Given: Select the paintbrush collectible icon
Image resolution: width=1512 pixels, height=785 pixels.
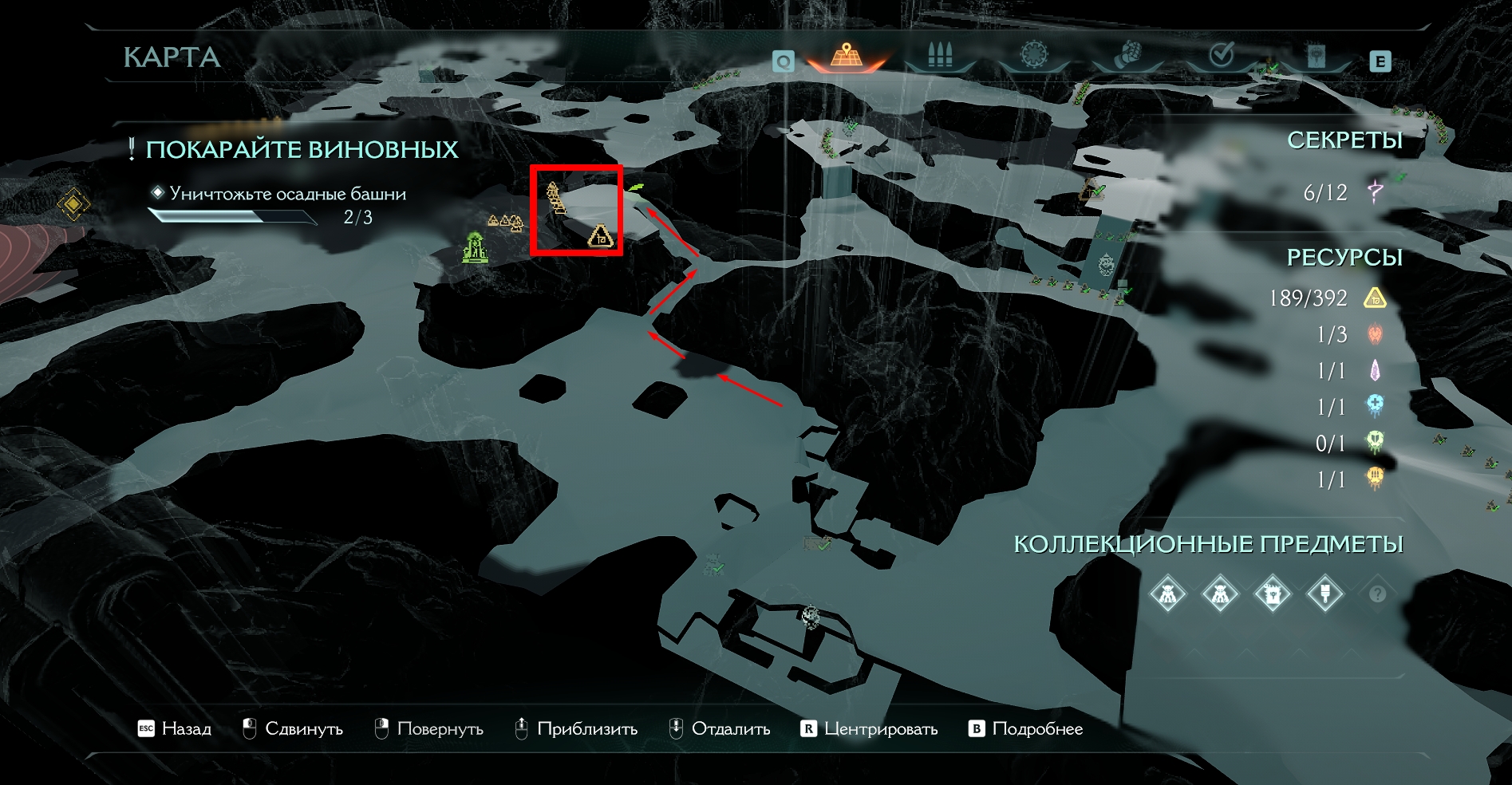Looking at the screenshot, I should click(x=1324, y=594).
